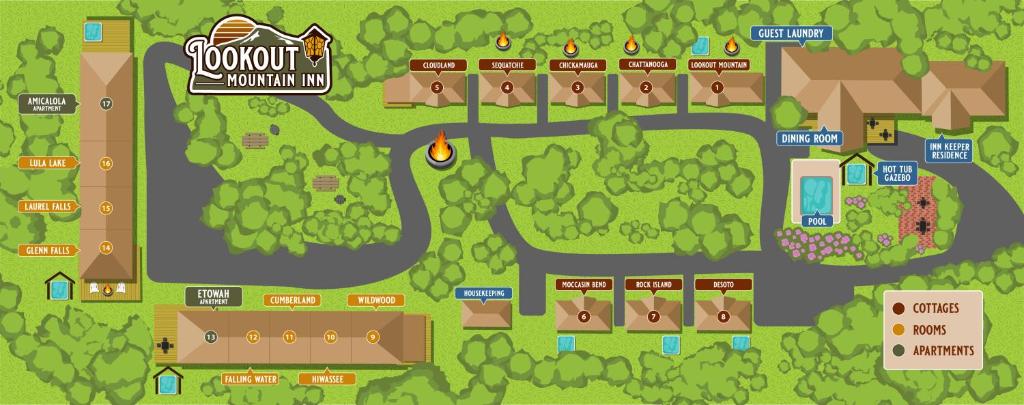Click the Rock Island cottage label
This screenshot has height=405, width=1024.
coord(654,286)
